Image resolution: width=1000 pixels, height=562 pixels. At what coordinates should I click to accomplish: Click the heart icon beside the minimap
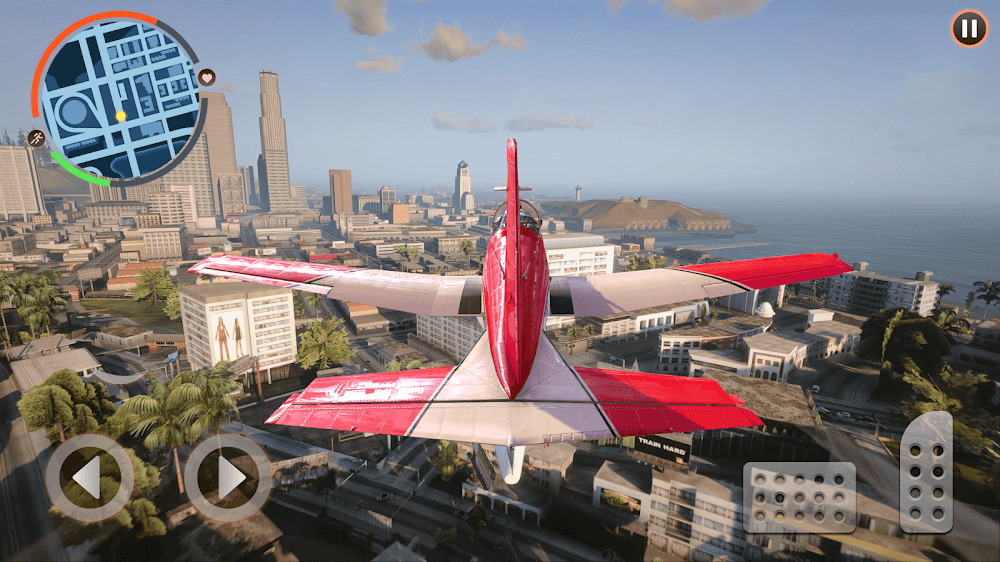pos(207,77)
